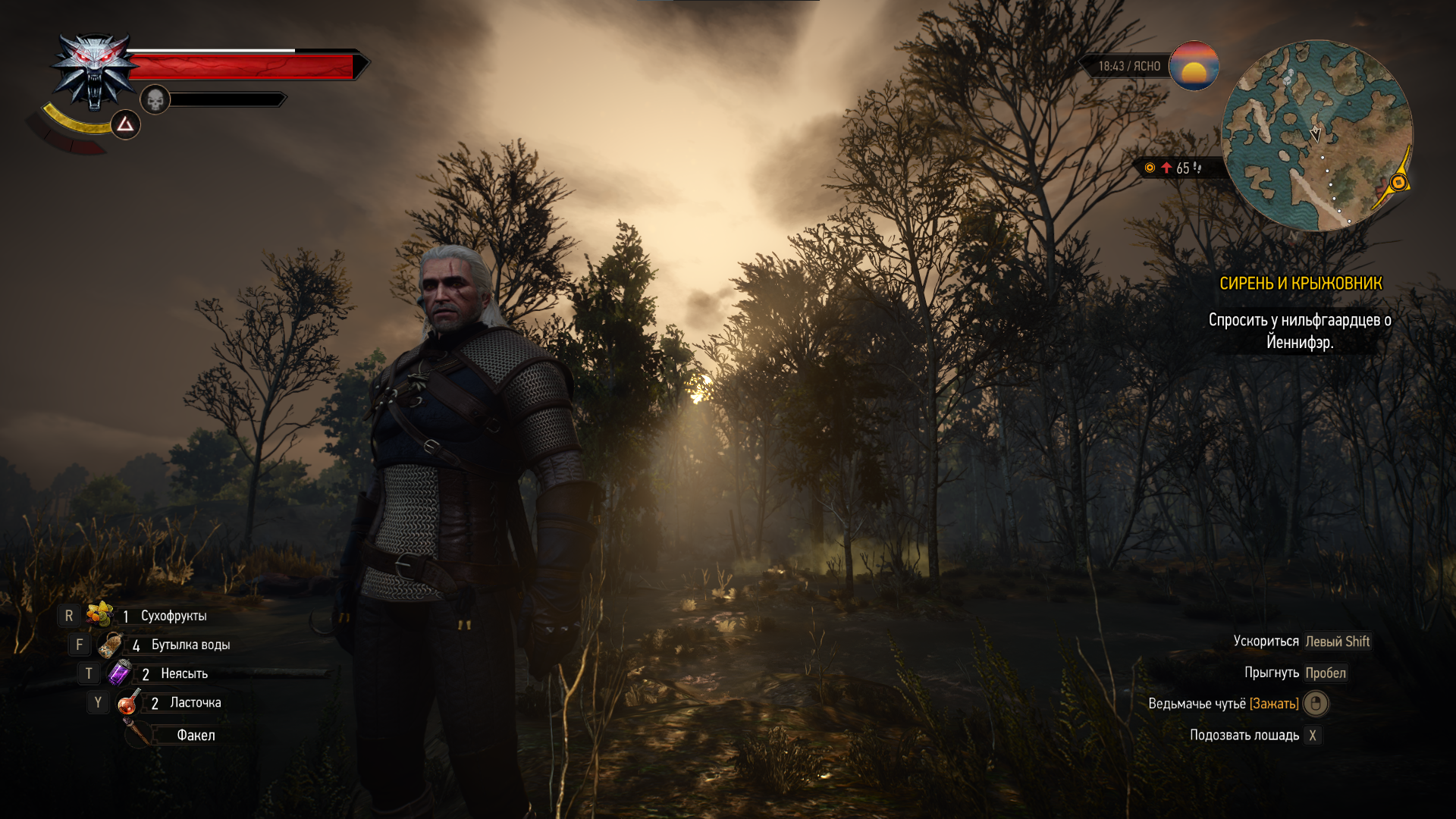
Task: Click the sunset time-of-day icon
Action: [1194, 66]
